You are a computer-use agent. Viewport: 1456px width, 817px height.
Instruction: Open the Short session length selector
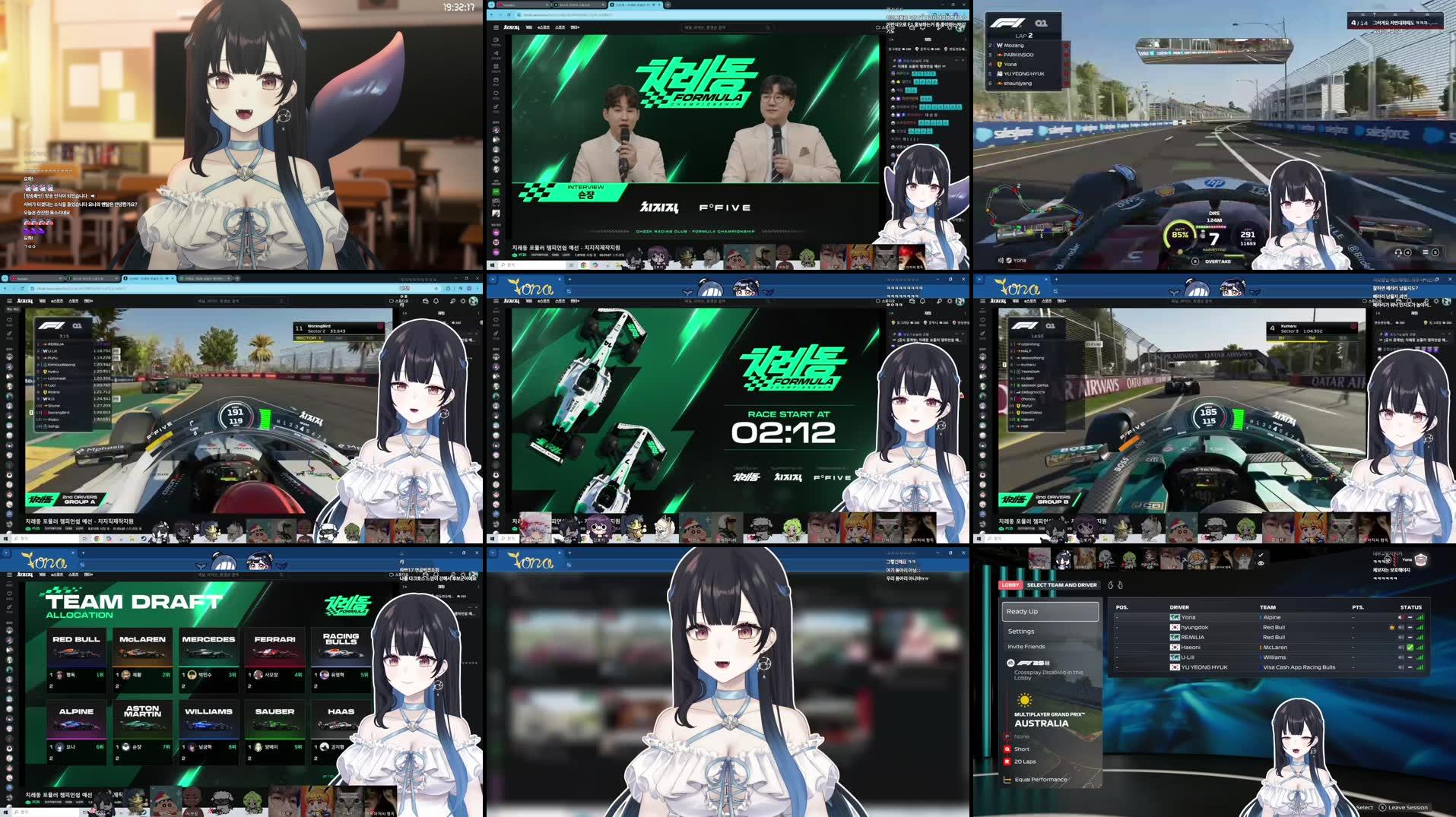[1023, 749]
